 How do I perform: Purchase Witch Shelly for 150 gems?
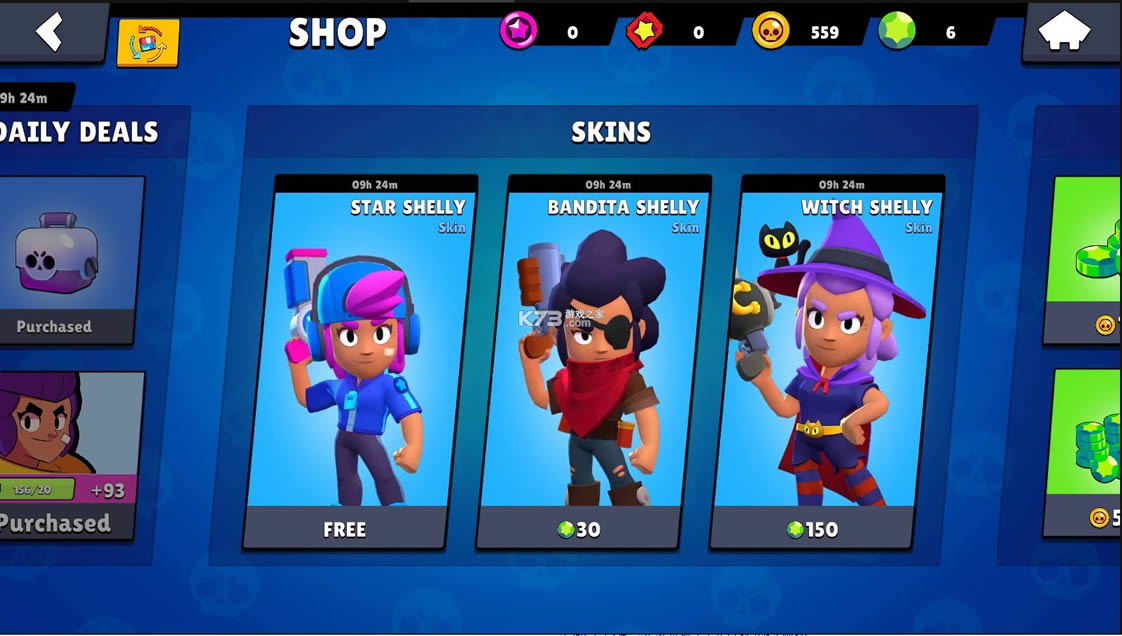[812, 529]
